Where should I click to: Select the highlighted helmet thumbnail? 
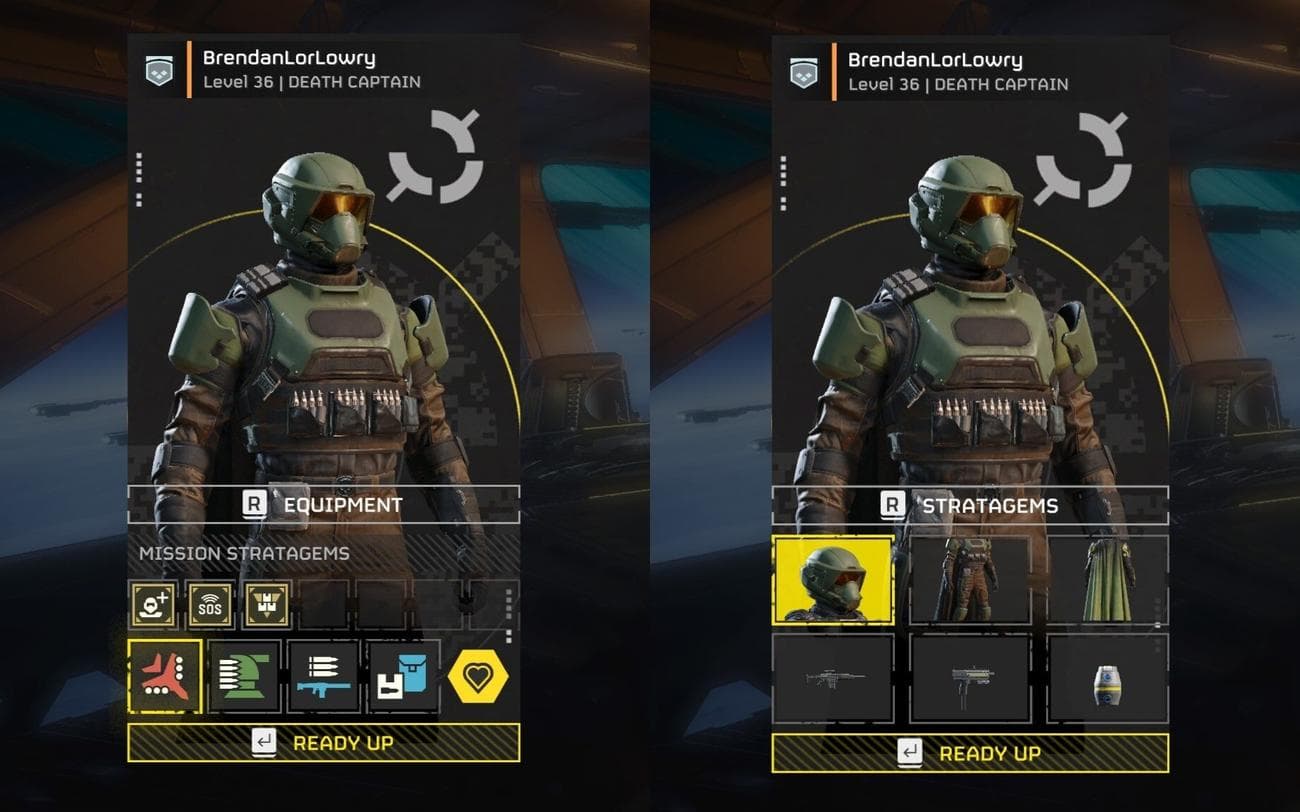point(834,583)
